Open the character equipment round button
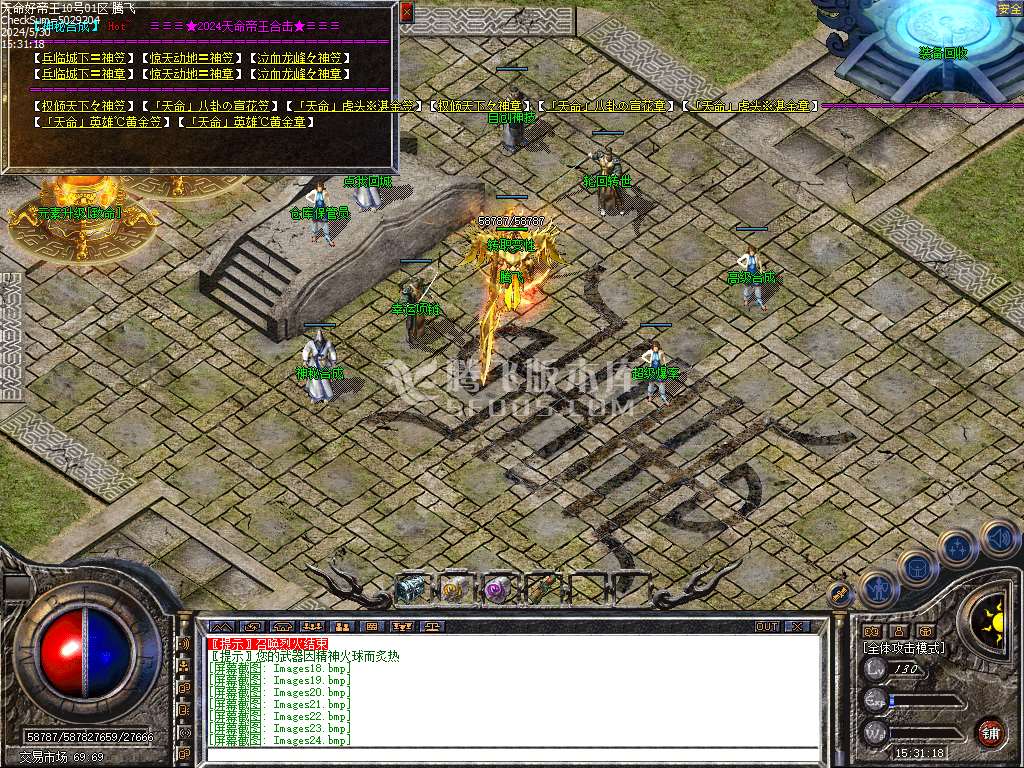This screenshot has width=1024, height=768. (x=879, y=589)
